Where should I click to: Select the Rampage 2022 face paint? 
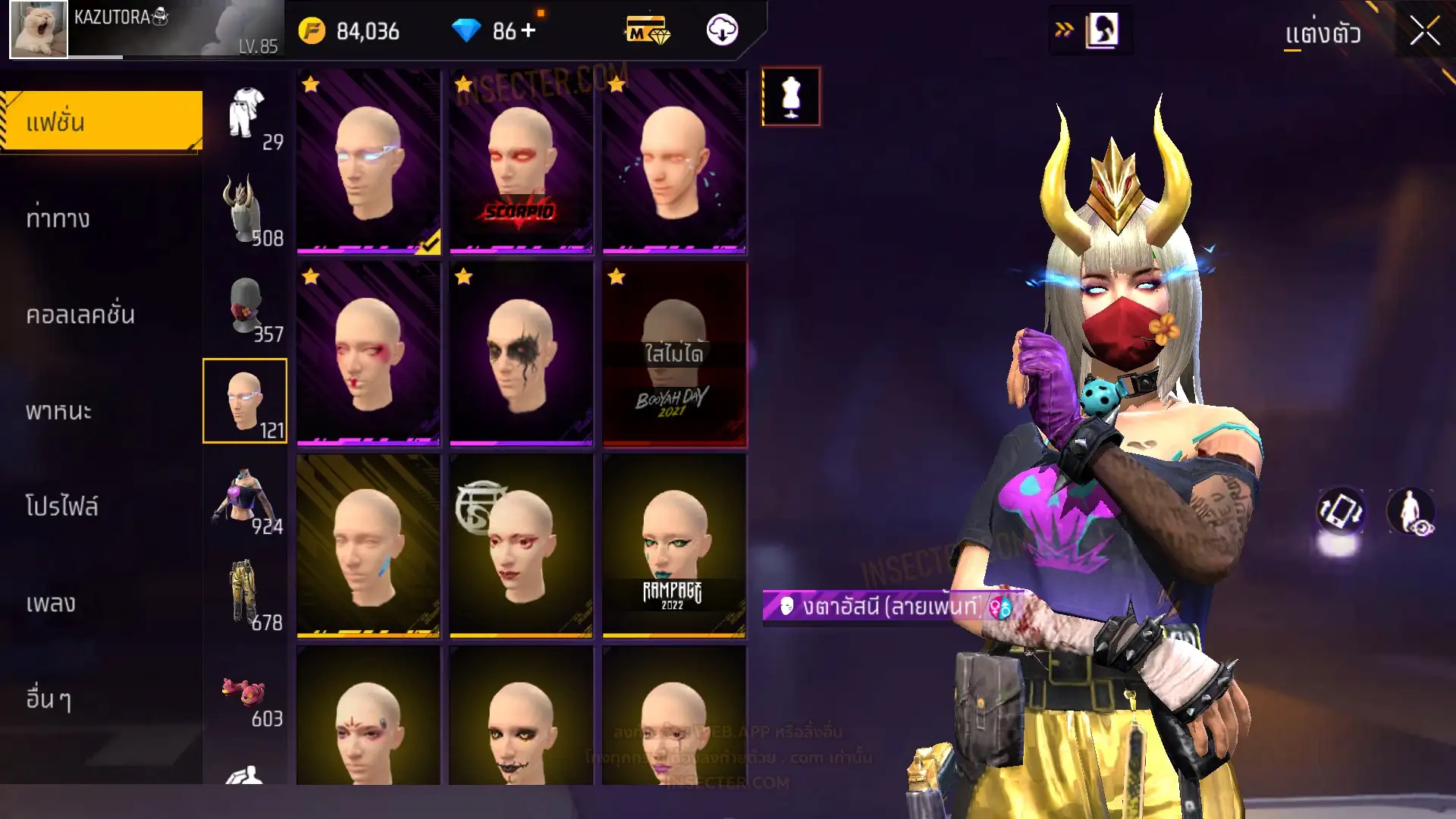(673, 544)
